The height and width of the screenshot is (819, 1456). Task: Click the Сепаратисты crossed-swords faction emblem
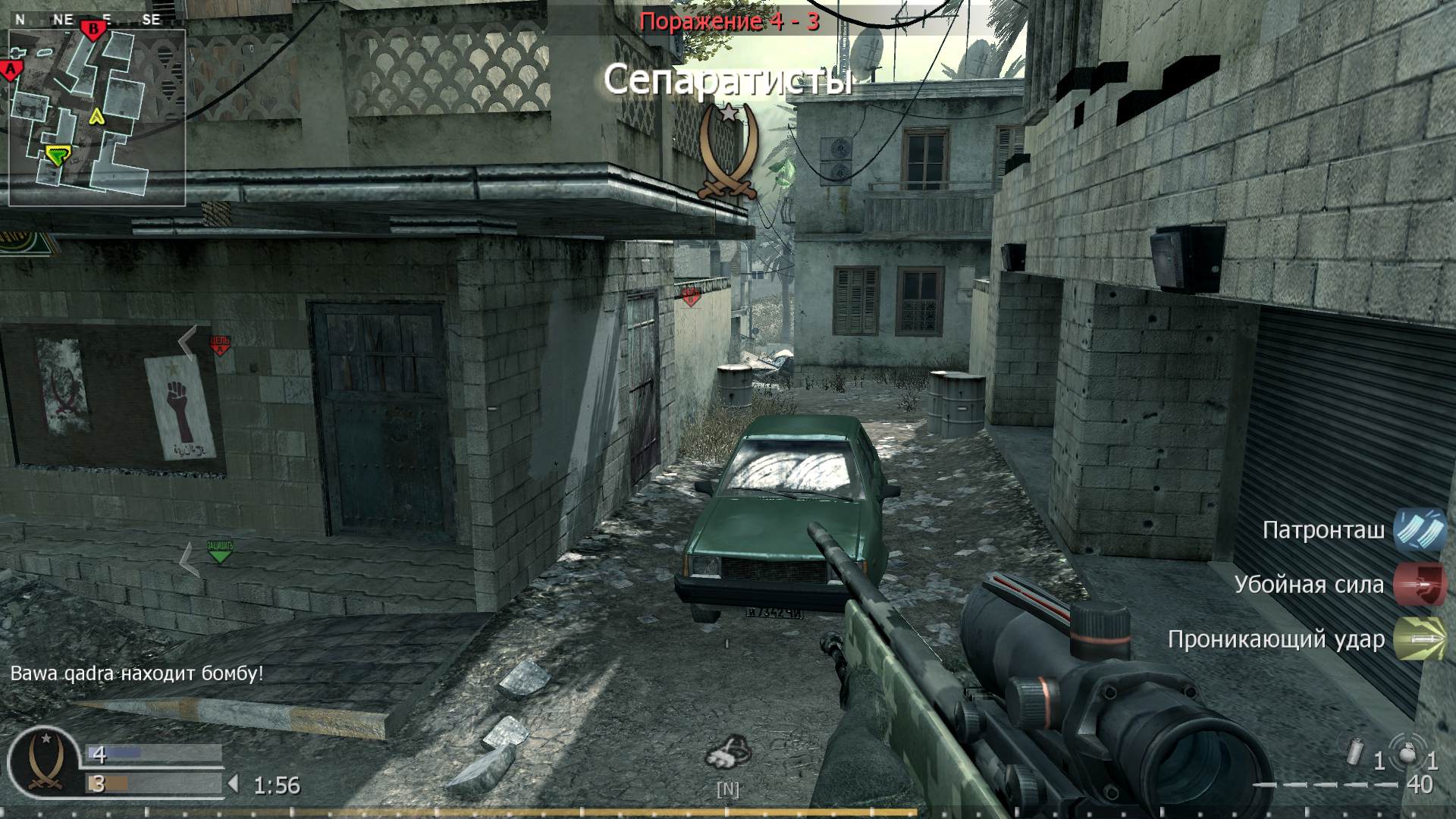point(729,150)
